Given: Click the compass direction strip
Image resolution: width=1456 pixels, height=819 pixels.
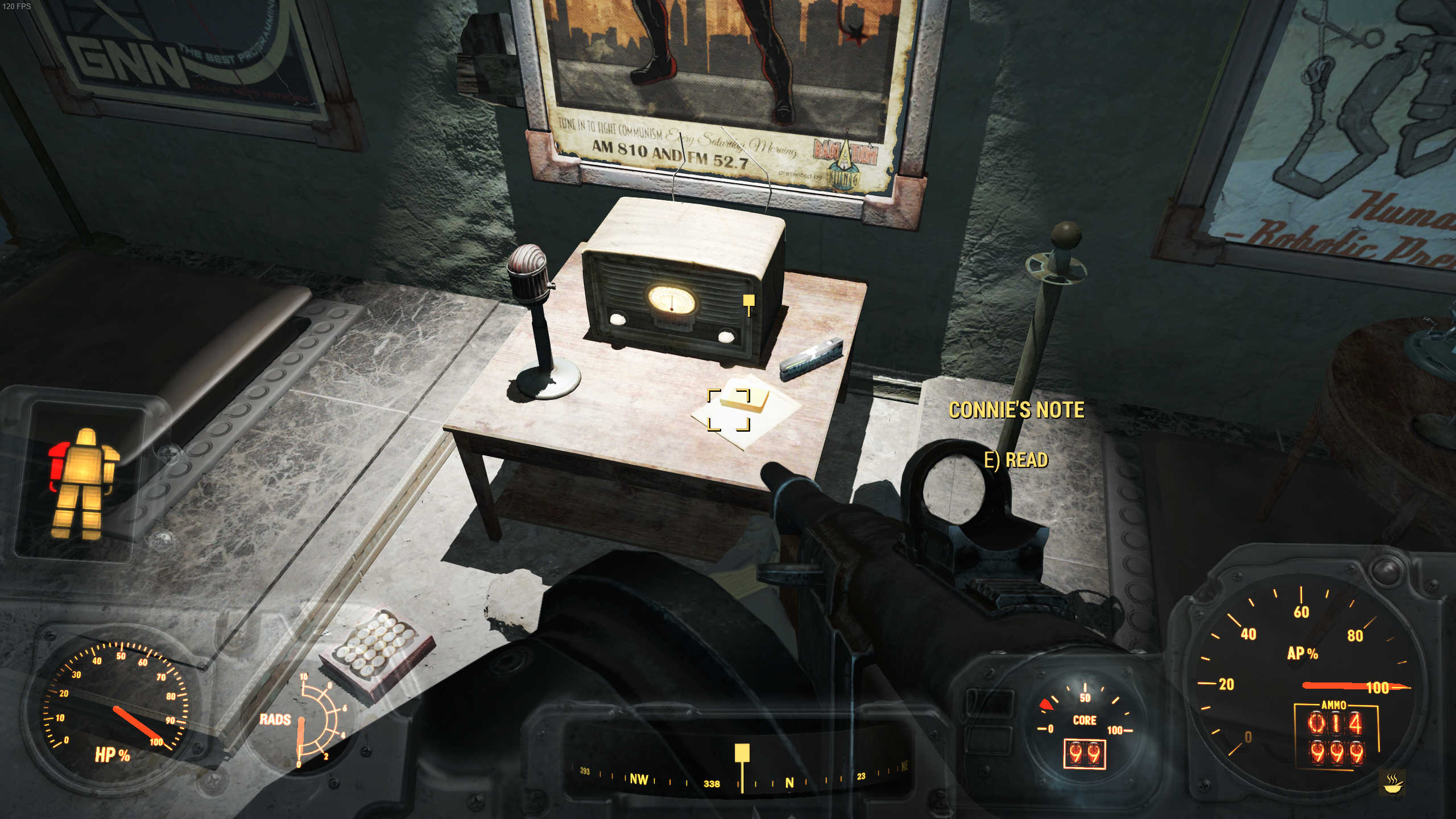Looking at the screenshot, I should 739,779.
